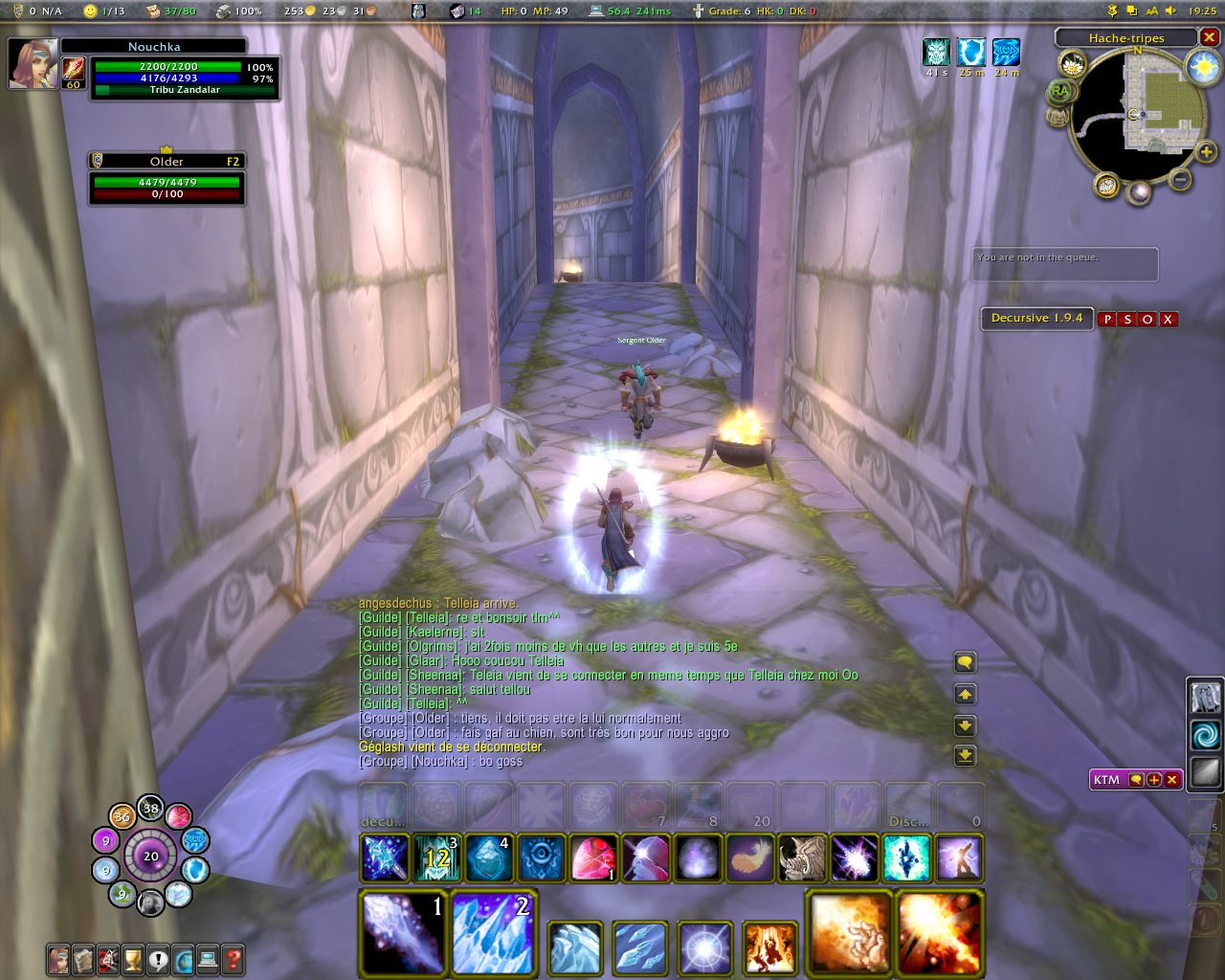Viewport: 1225px width, 980px height.
Task: Open the quest log exclamation bubble button
Action: pos(158,958)
